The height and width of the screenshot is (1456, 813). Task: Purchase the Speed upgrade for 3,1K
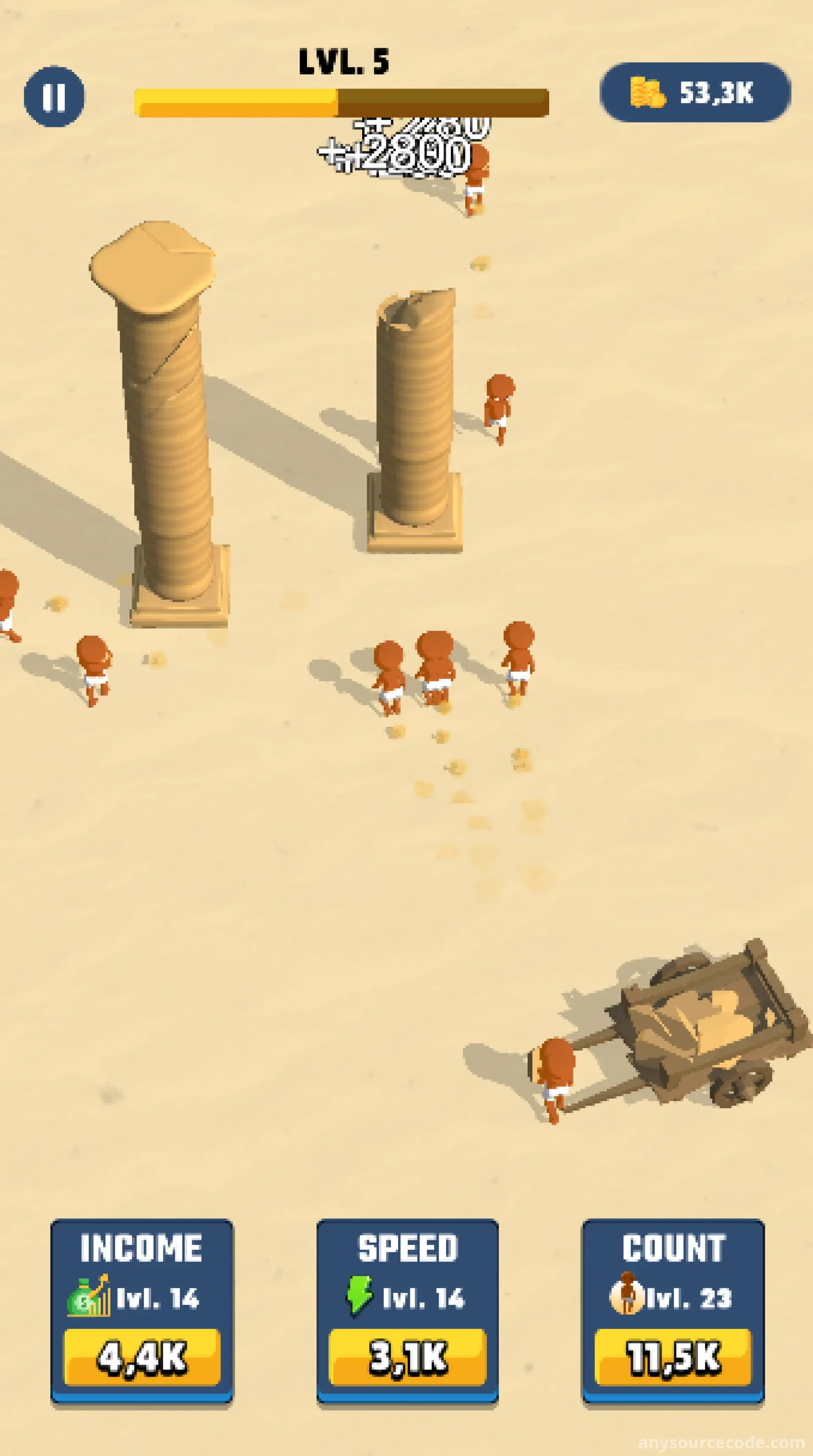pos(407,1356)
